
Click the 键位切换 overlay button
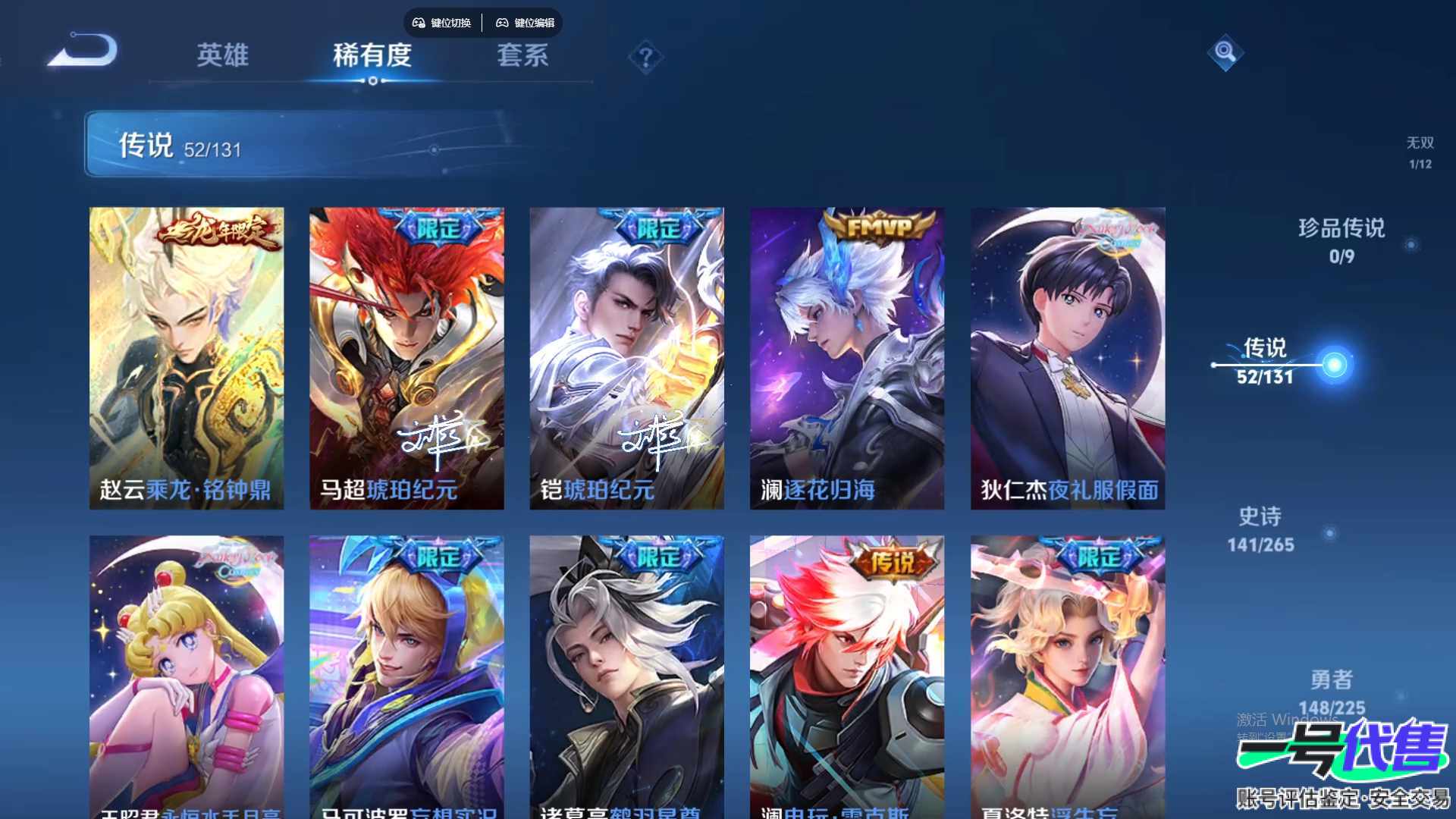[x=442, y=23]
